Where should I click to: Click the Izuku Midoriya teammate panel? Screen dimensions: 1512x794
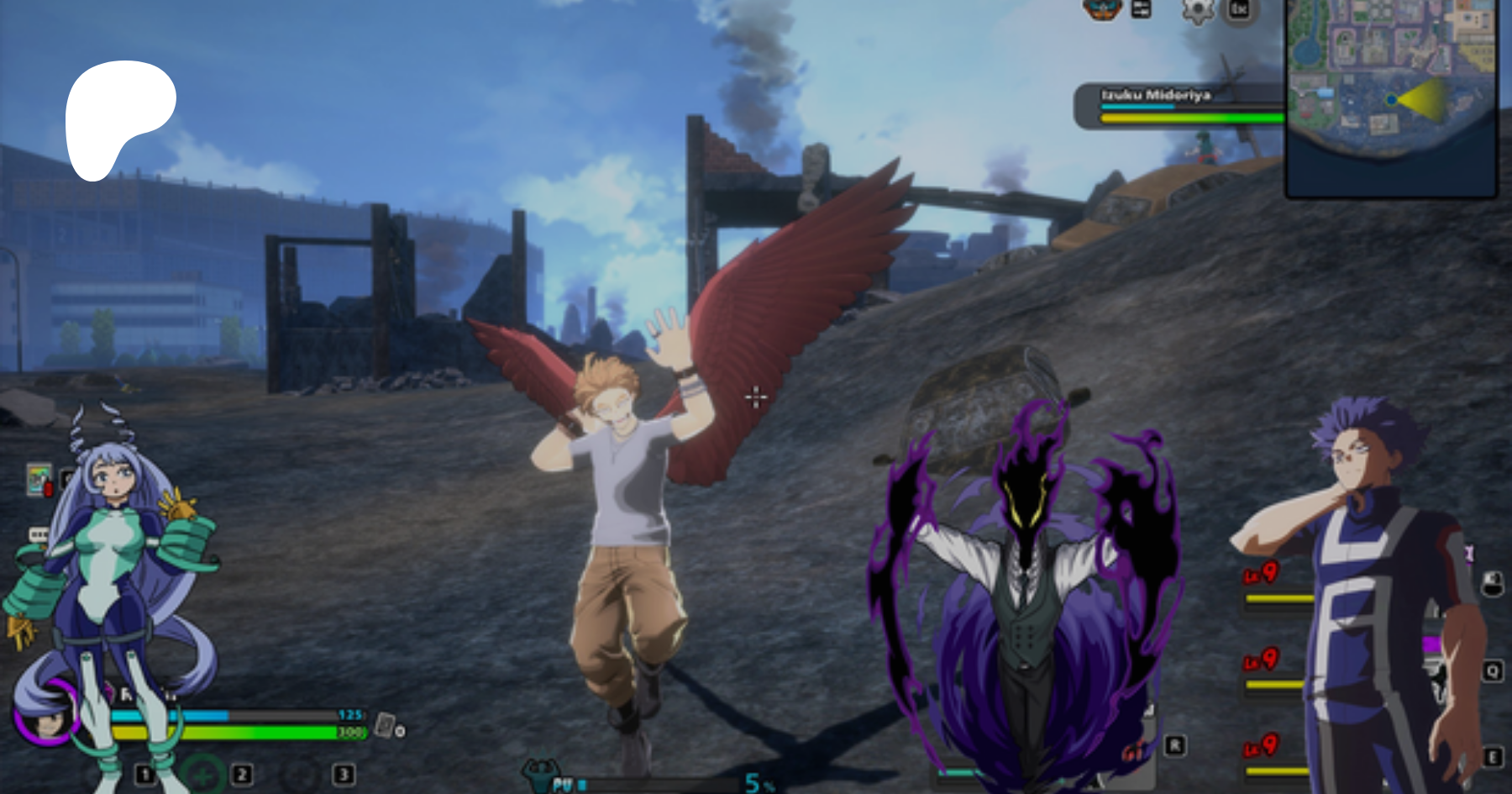click(x=1178, y=106)
